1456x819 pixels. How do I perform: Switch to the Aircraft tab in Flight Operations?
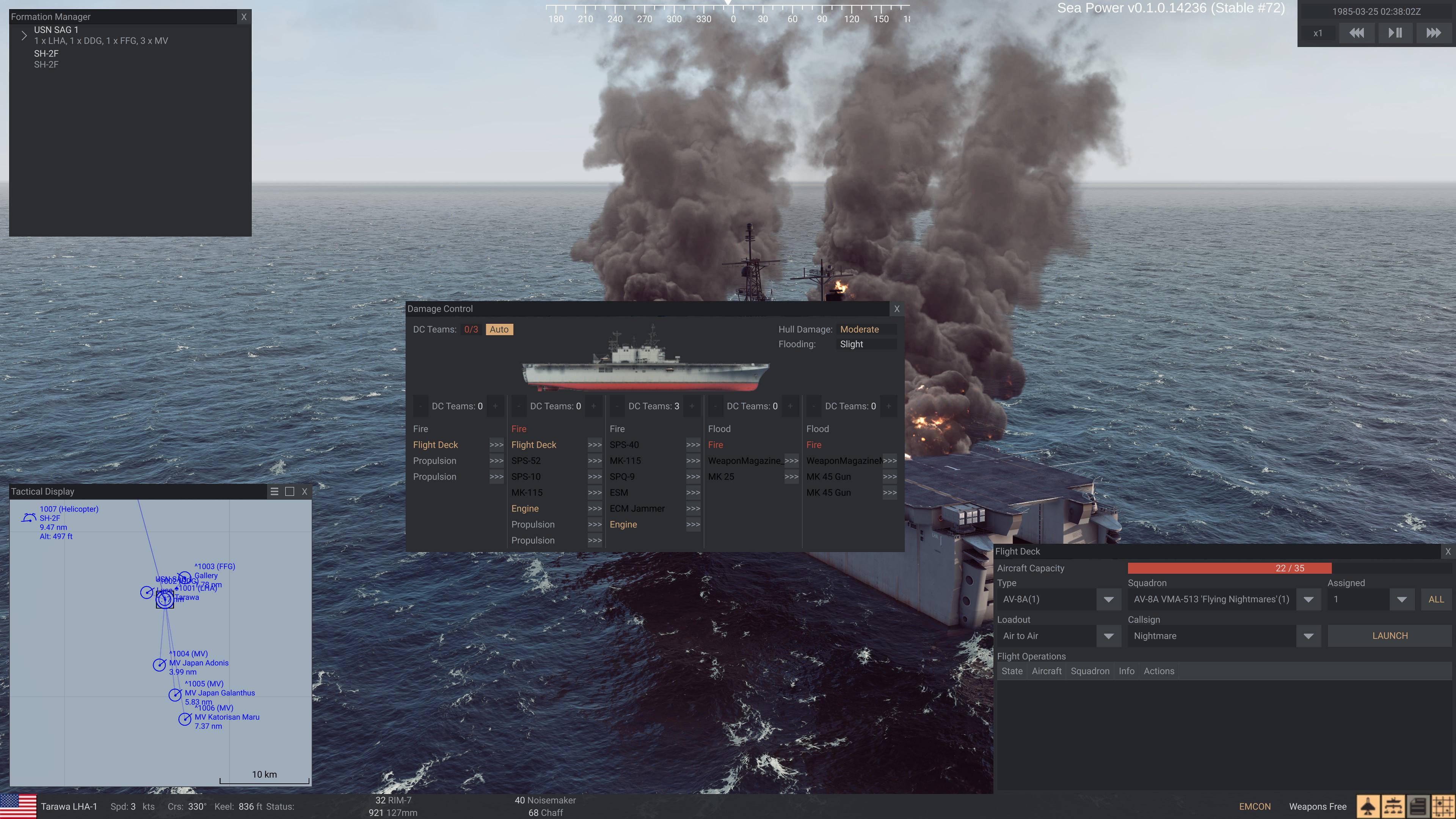tap(1046, 671)
